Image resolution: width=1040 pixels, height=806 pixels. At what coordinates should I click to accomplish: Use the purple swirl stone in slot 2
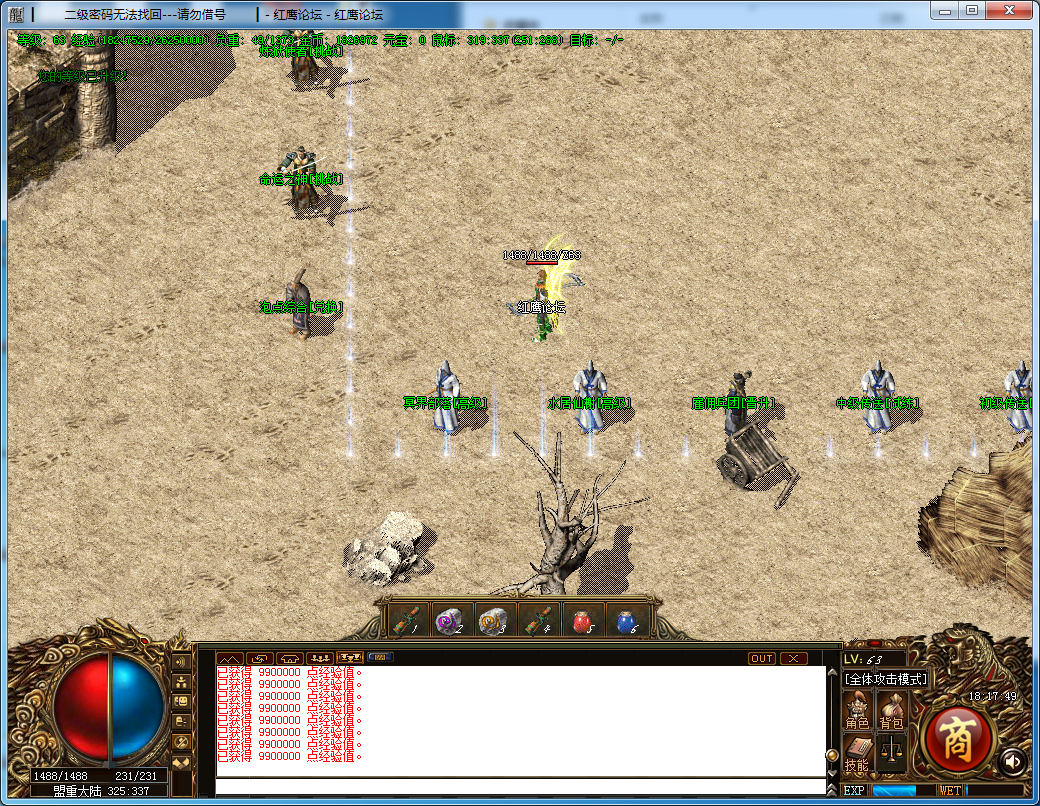point(450,621)
